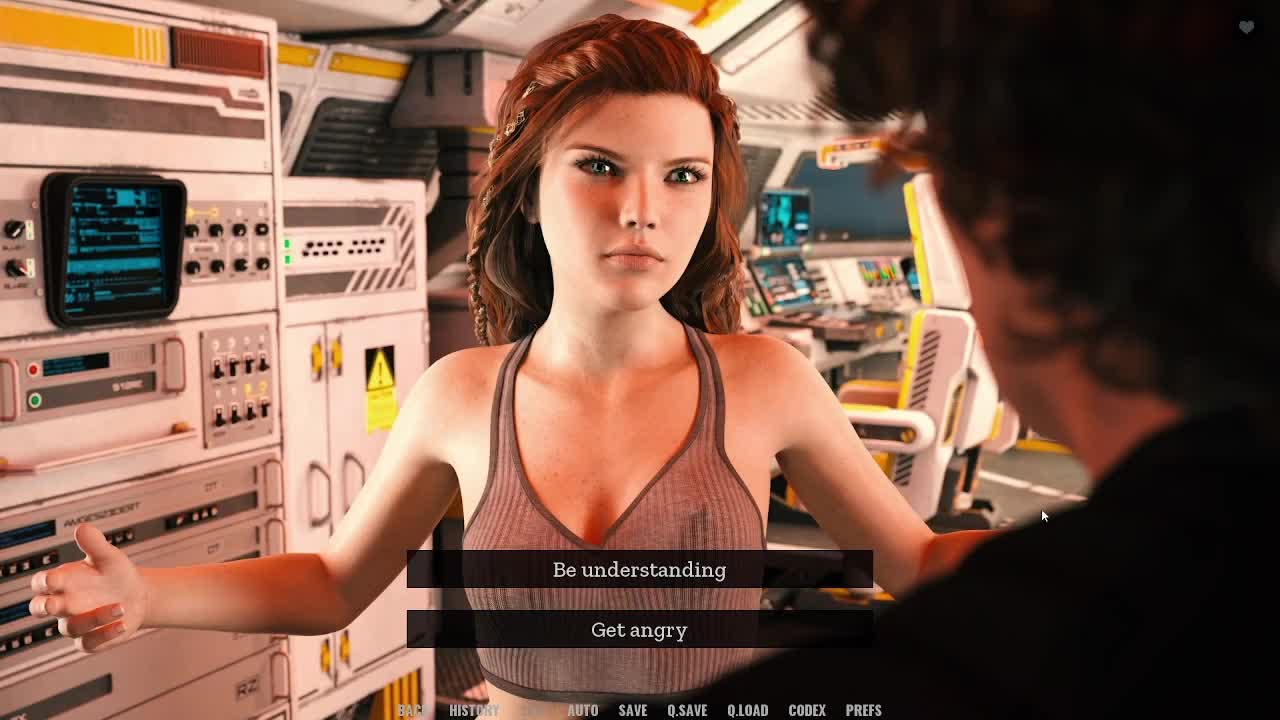This screenshot has height=720, width=1280.
Task: Go back with the BACK button
Action: (x=412, y=710)
